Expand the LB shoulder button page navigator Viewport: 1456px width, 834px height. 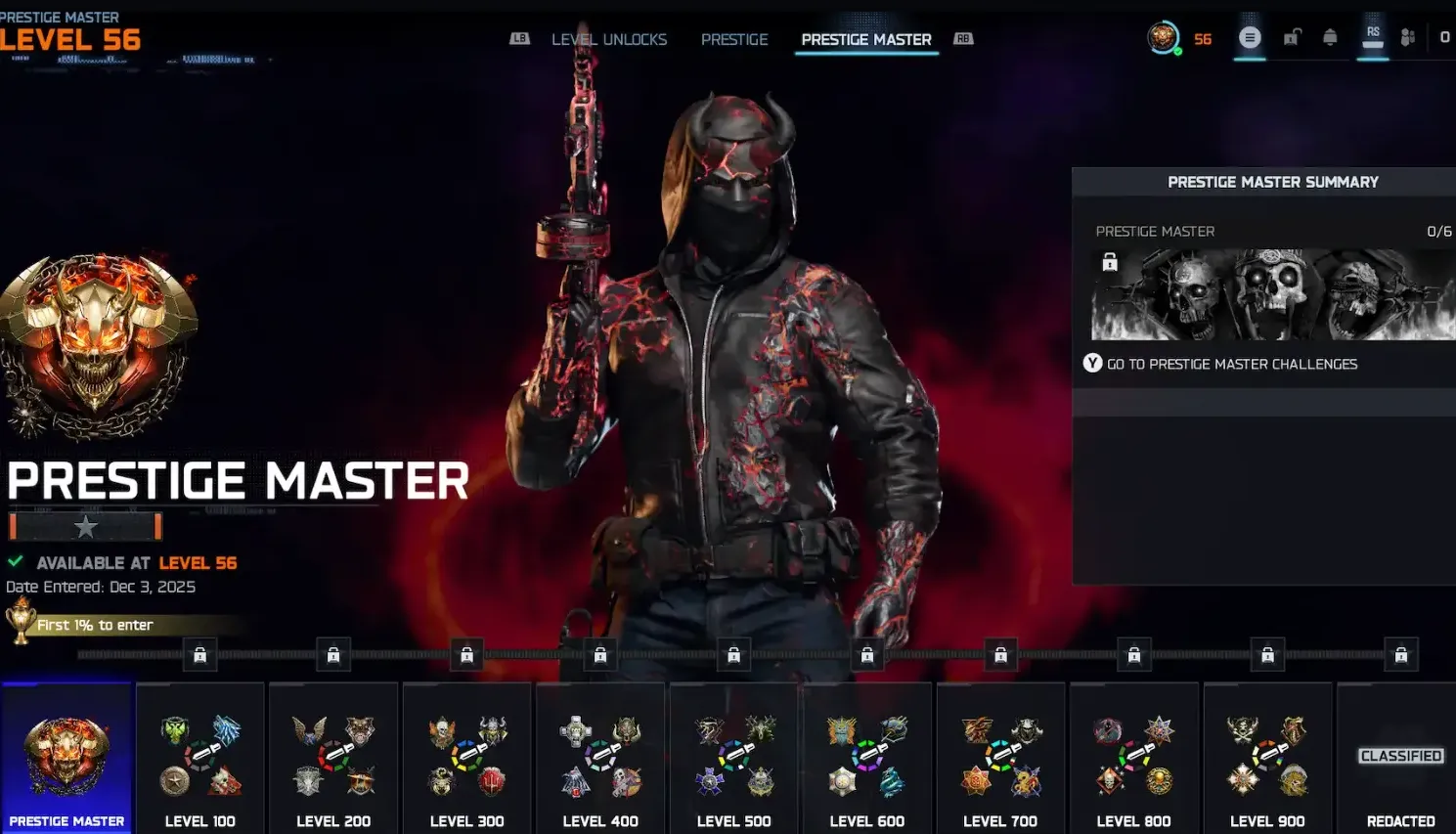point(518,38)
